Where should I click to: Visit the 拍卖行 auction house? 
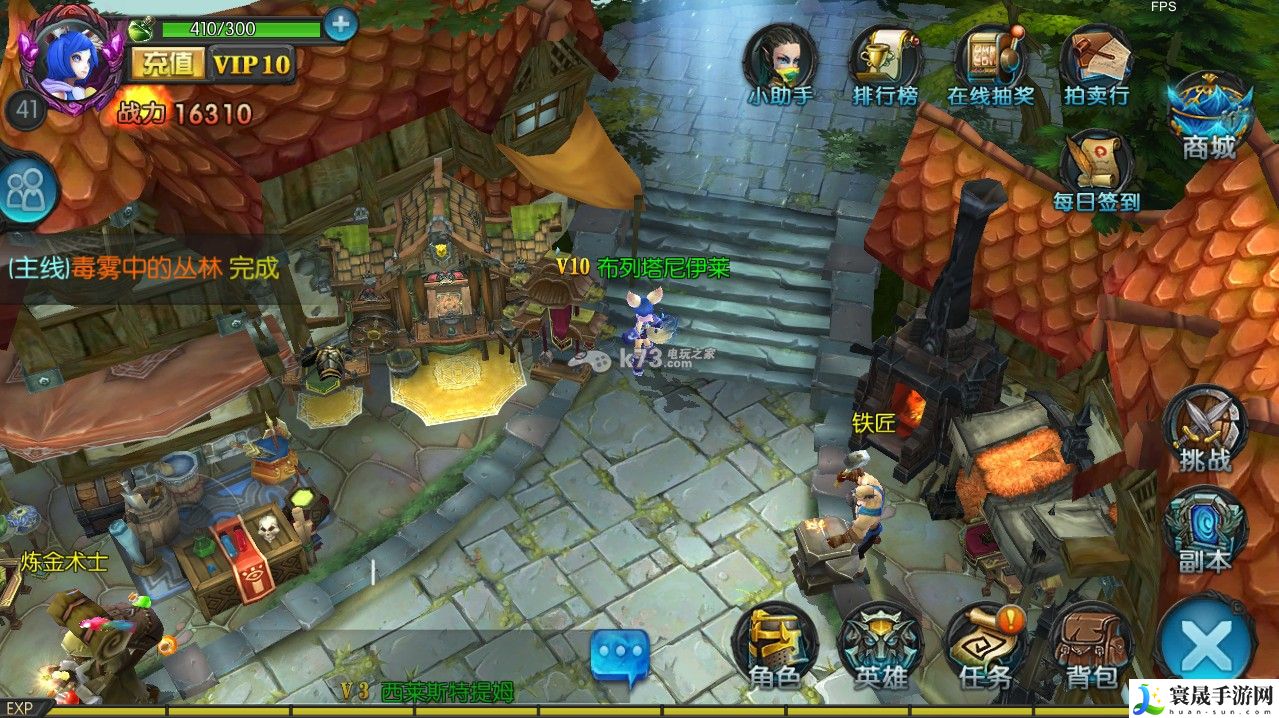click(1096, 65)
